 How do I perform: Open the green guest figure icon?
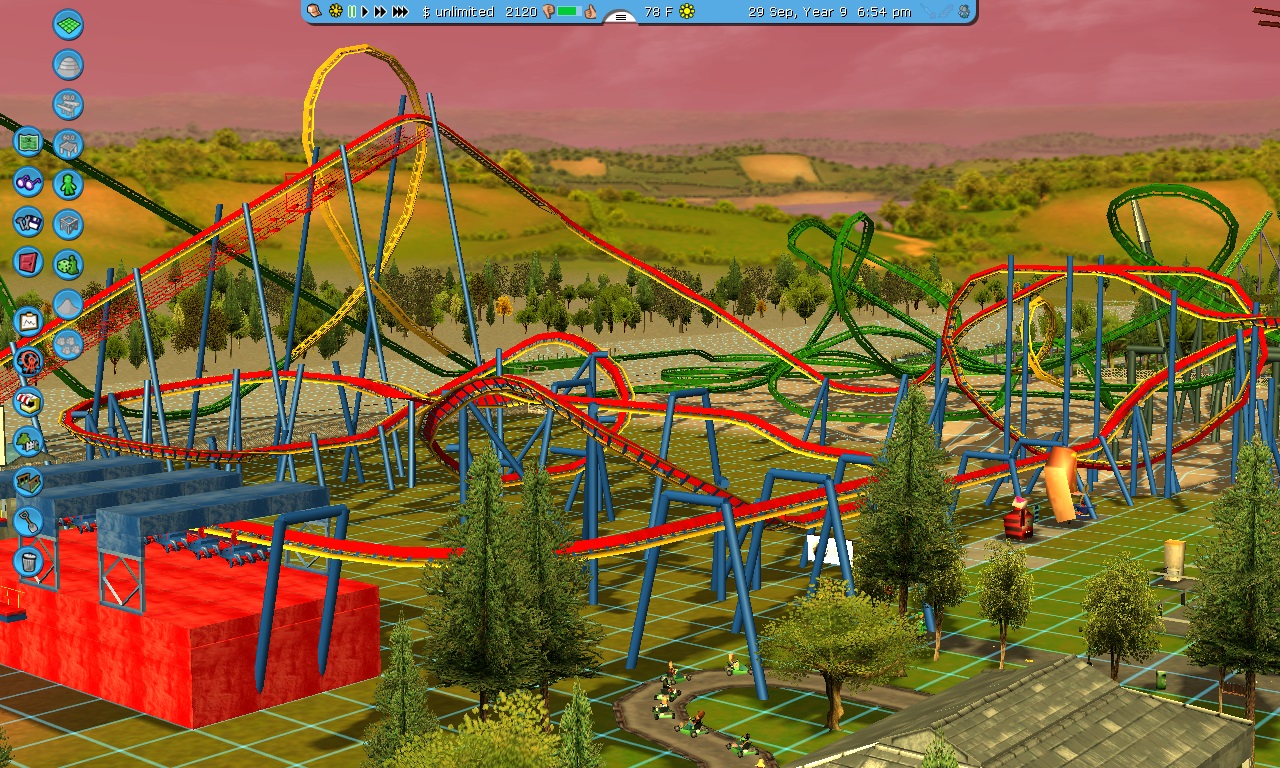[x=68, y=184]
